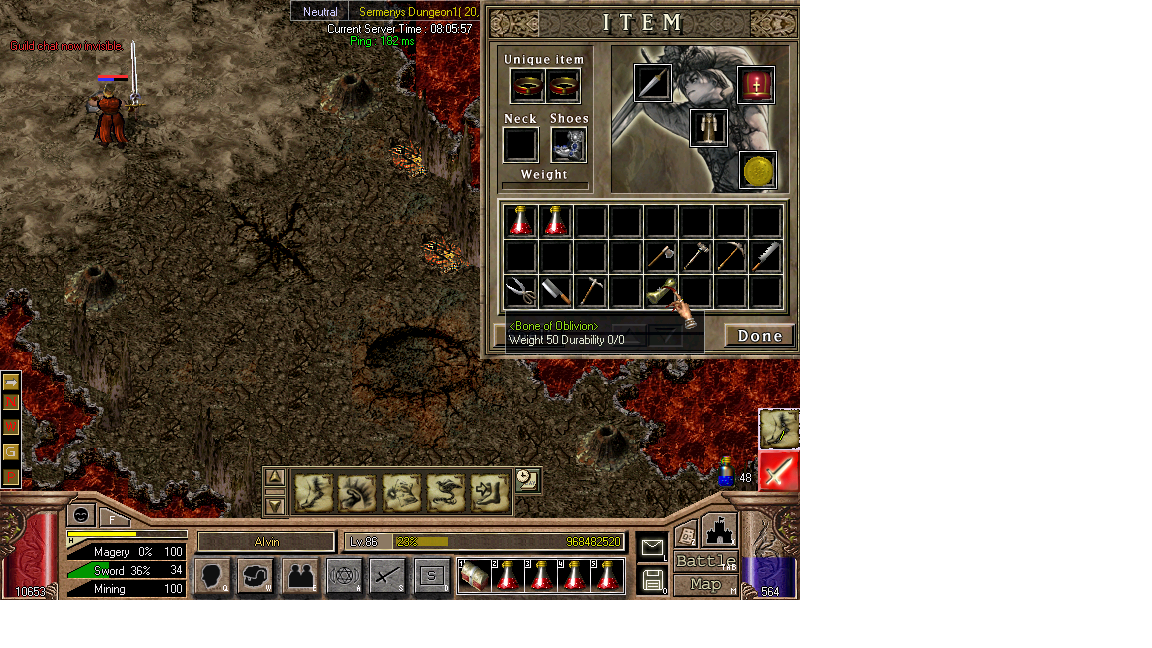Open the head silhouette character button
Image resolution: width=1152 pixels, height=648 pixels.
click(211, 576)
